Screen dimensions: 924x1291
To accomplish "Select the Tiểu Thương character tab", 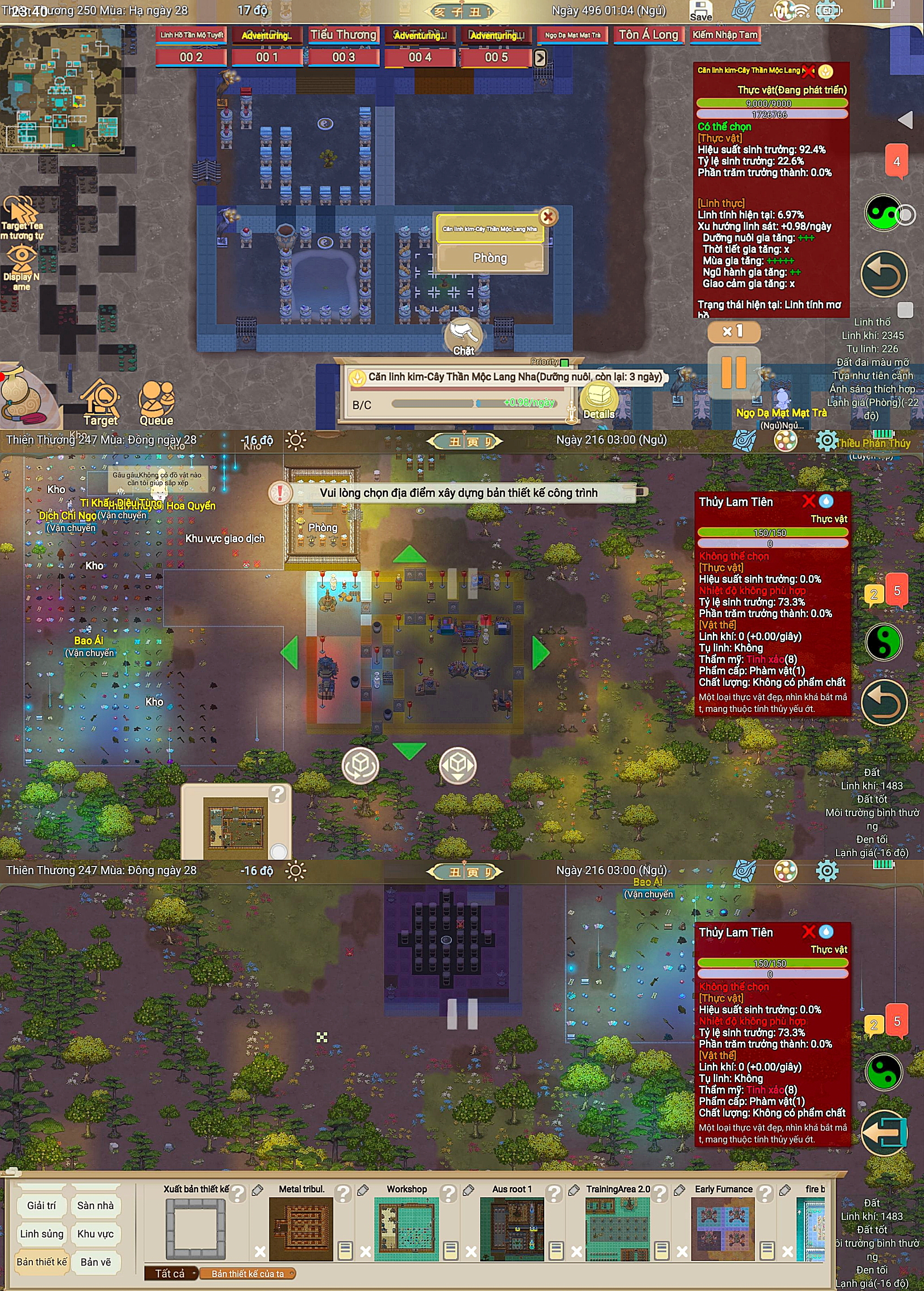I will (x=343, y=35).
